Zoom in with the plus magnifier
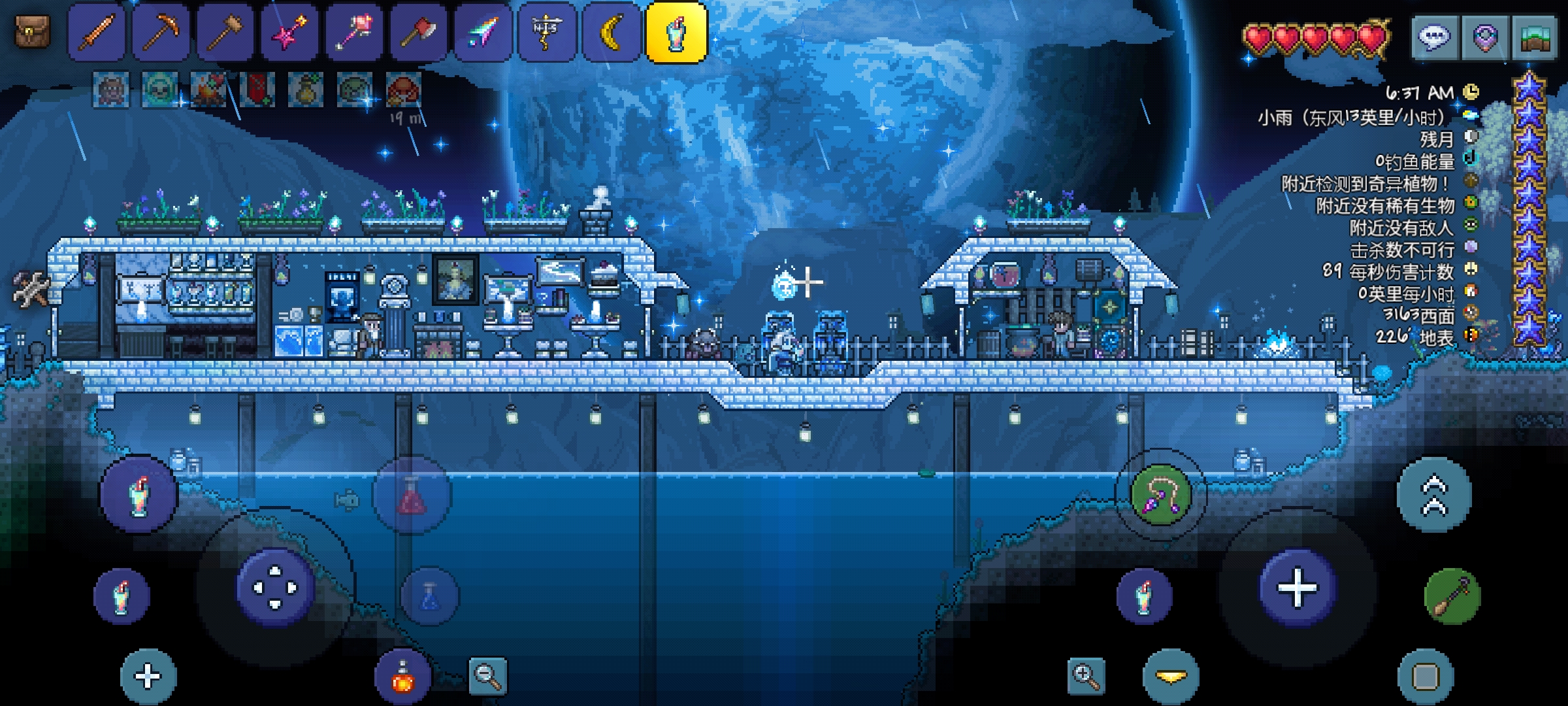This screenshot has height=706, width=1568. (x=1086, y=675)
